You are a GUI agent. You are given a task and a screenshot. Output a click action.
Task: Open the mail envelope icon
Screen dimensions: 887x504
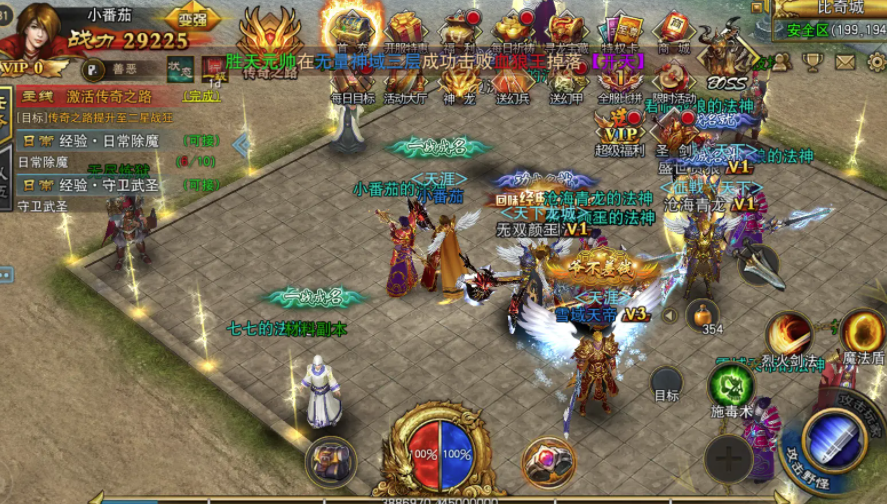click(x=845, y=62)
